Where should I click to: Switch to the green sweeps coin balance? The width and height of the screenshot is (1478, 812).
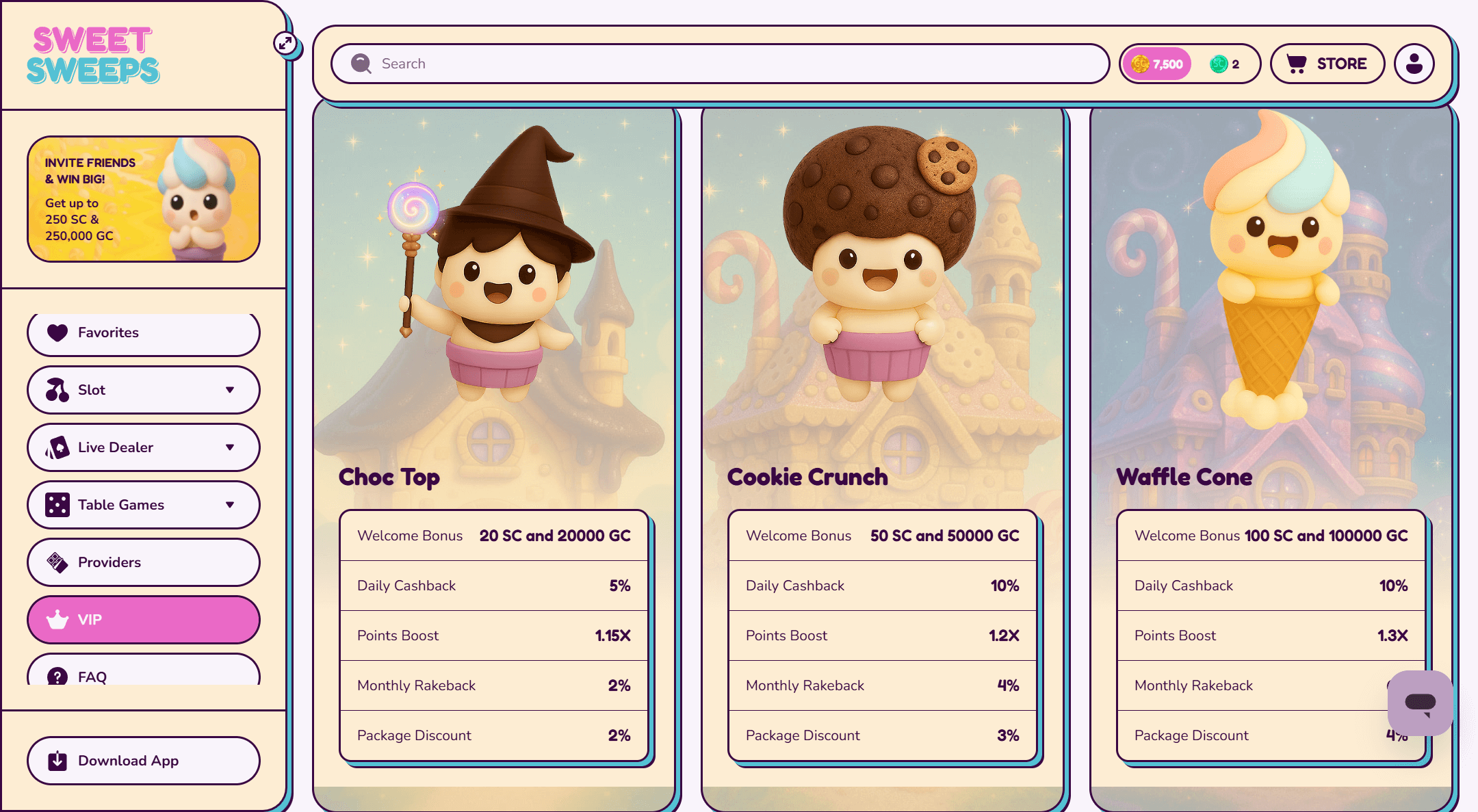click(x=1225, y=64)
